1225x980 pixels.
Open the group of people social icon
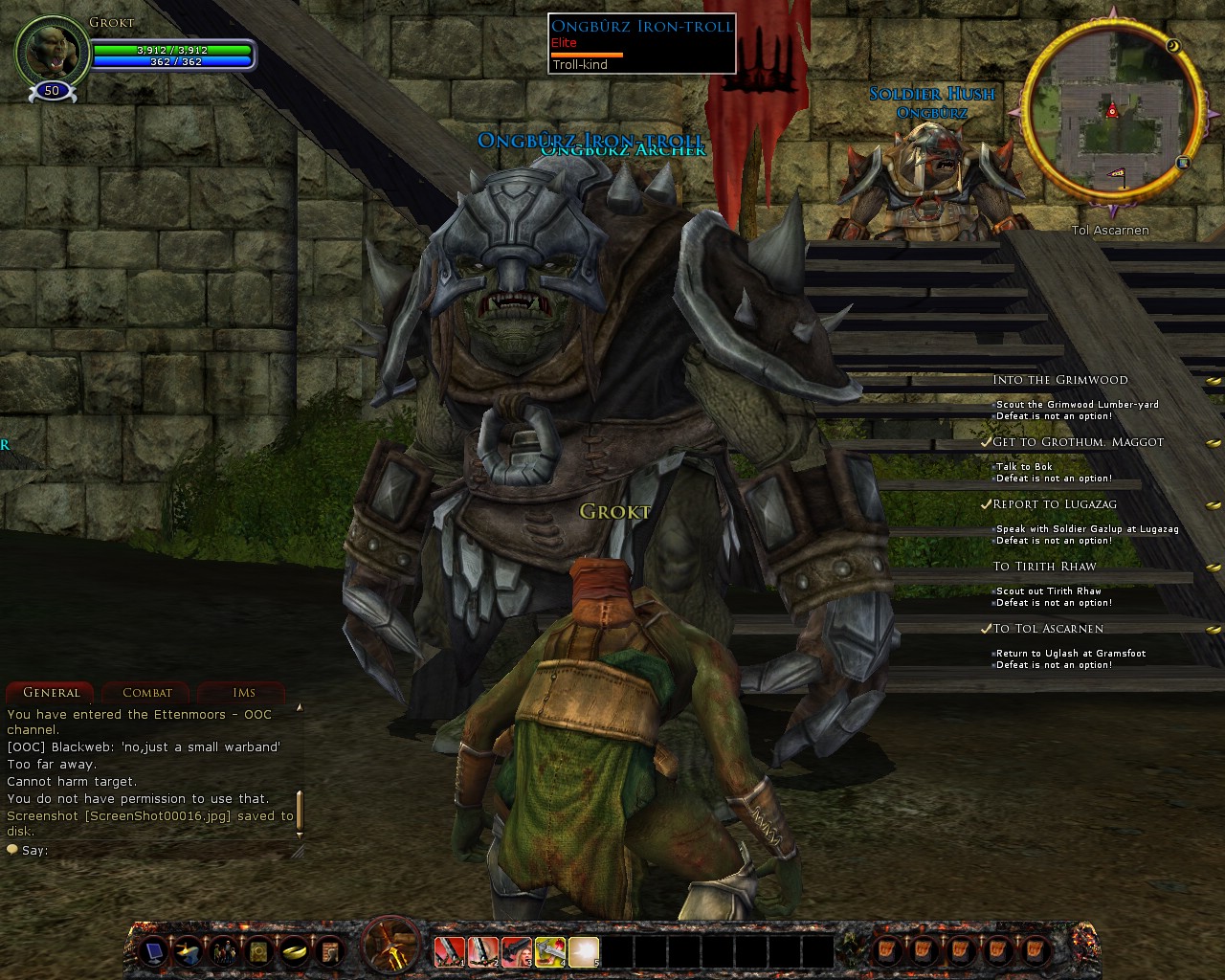coord(223,950)
